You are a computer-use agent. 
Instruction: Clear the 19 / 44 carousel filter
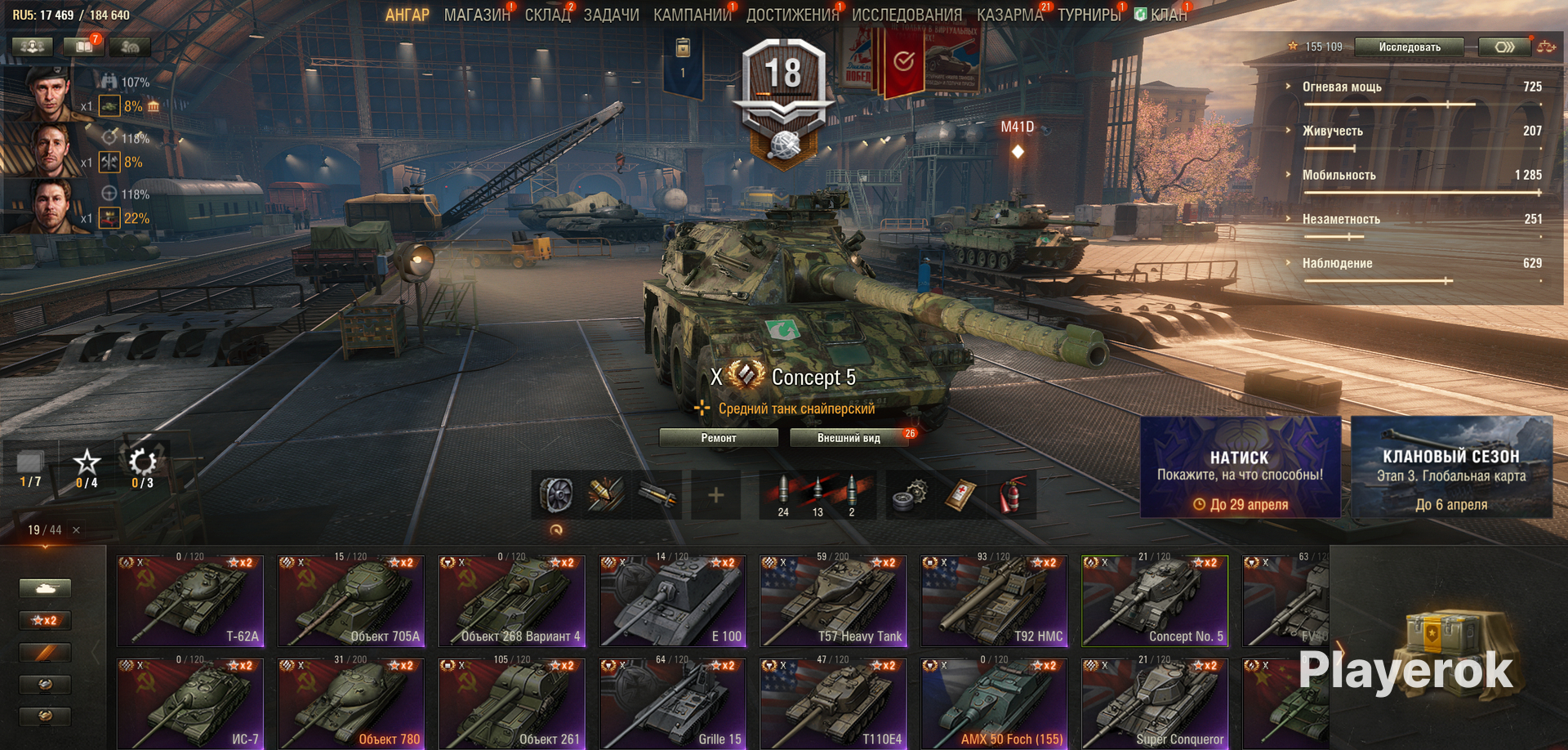click(76, 530)
